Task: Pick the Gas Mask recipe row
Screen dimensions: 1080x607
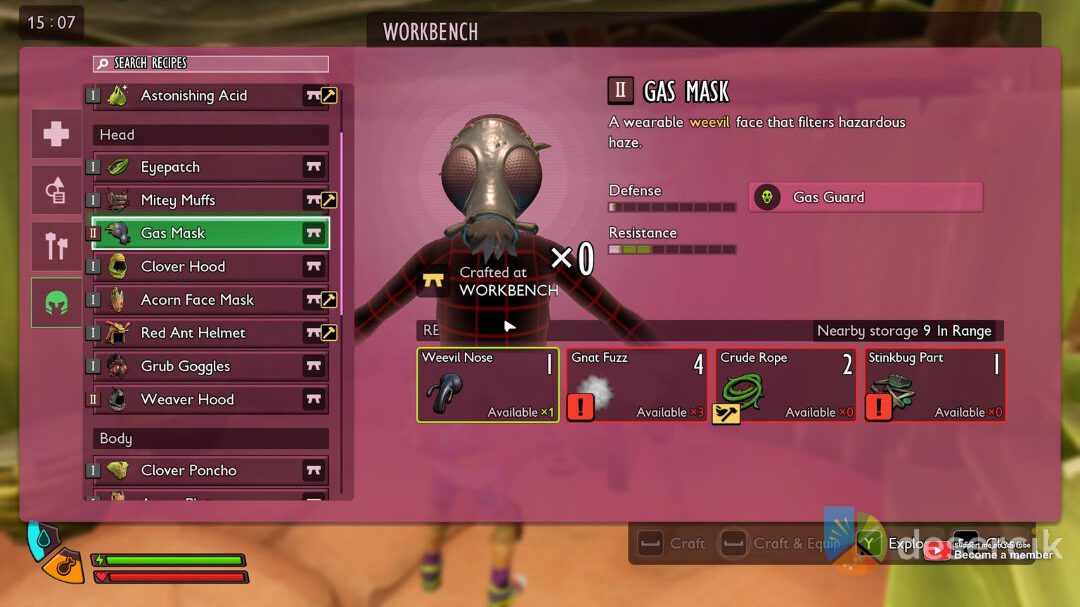Action: [x=211, y=233]
